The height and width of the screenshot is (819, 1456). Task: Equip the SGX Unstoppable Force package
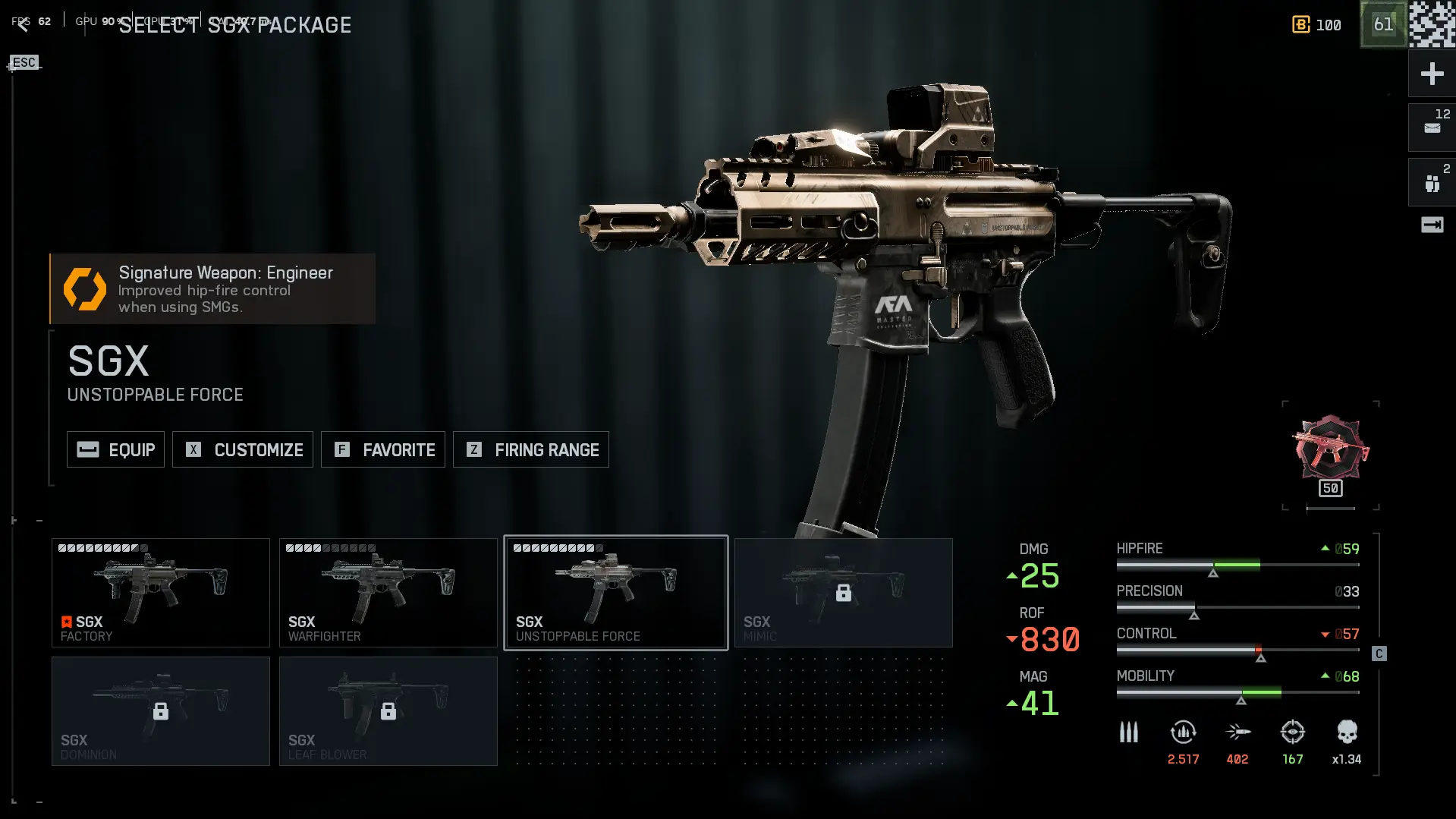click(115, 449)
